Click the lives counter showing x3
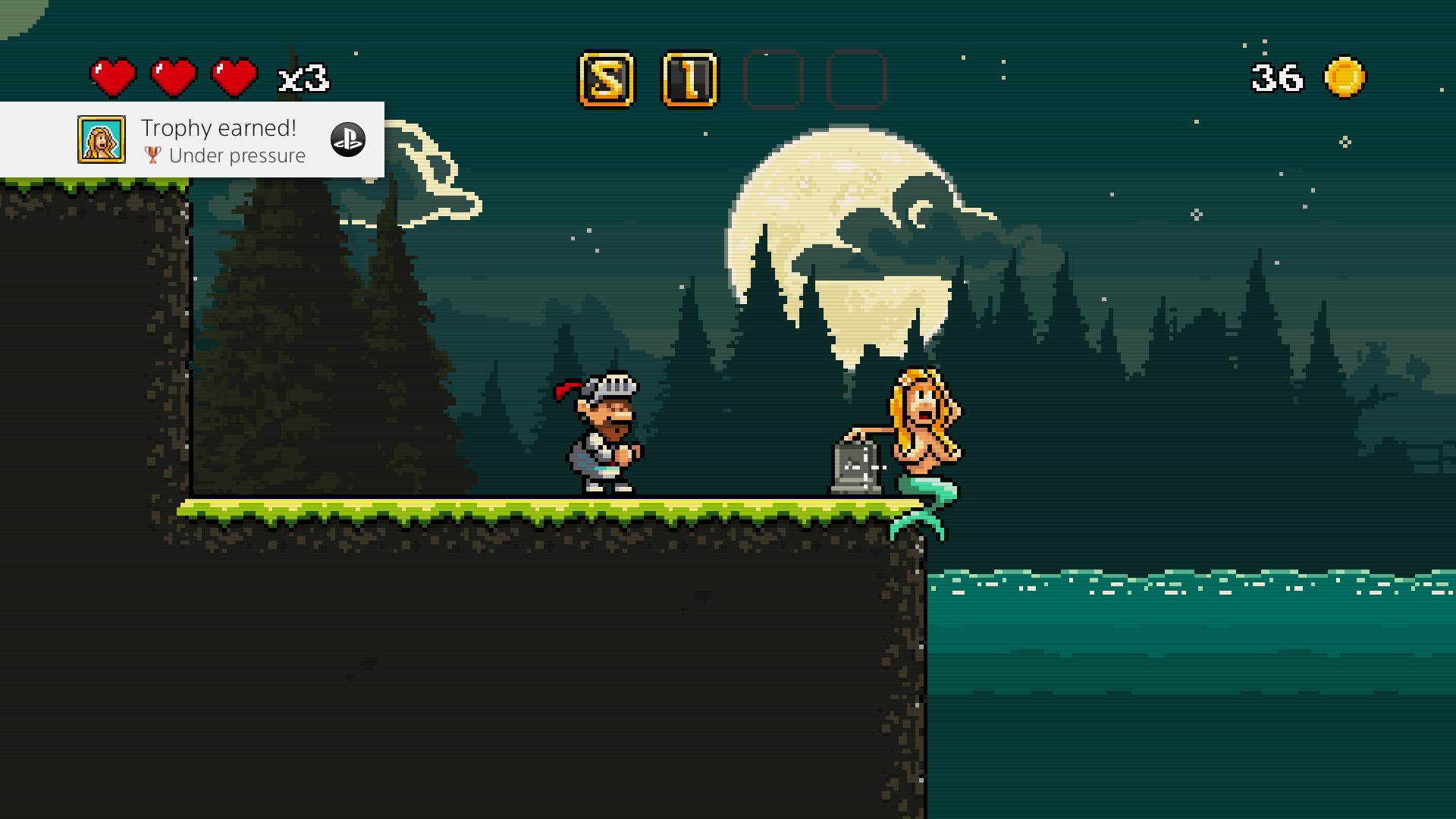The image size is (1456, 819). point(302,78)
